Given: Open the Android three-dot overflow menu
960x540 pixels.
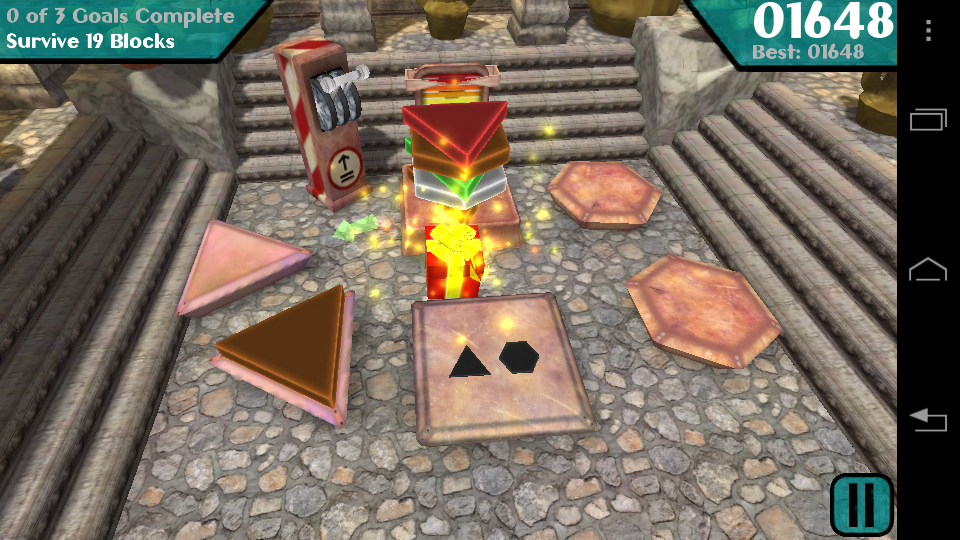Looking at the screenshot, I should tap(928, 30).
